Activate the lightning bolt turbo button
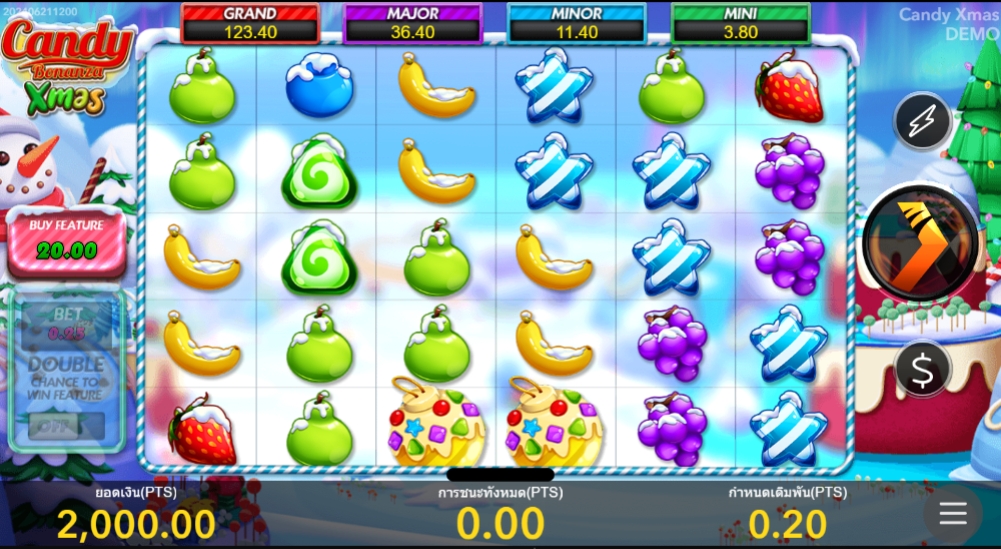The height and width of the screenshot is (549, 1001). tap(921, 122)
